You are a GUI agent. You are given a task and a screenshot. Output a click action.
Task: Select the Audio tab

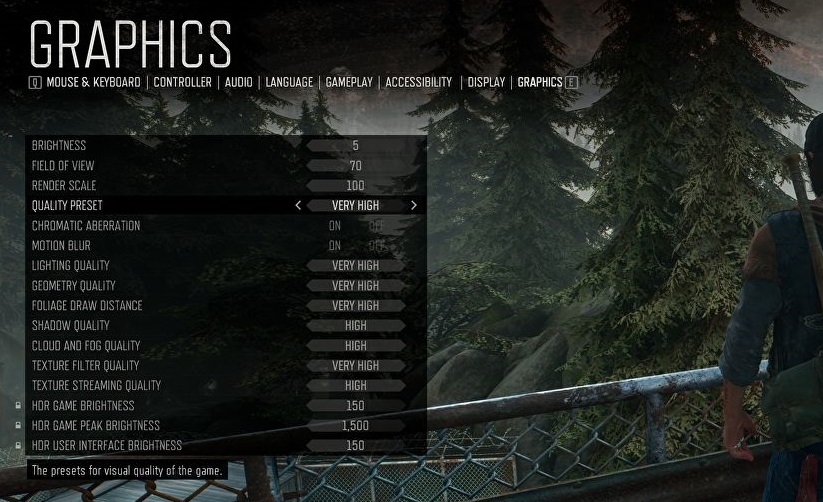[x=238, y=82]
